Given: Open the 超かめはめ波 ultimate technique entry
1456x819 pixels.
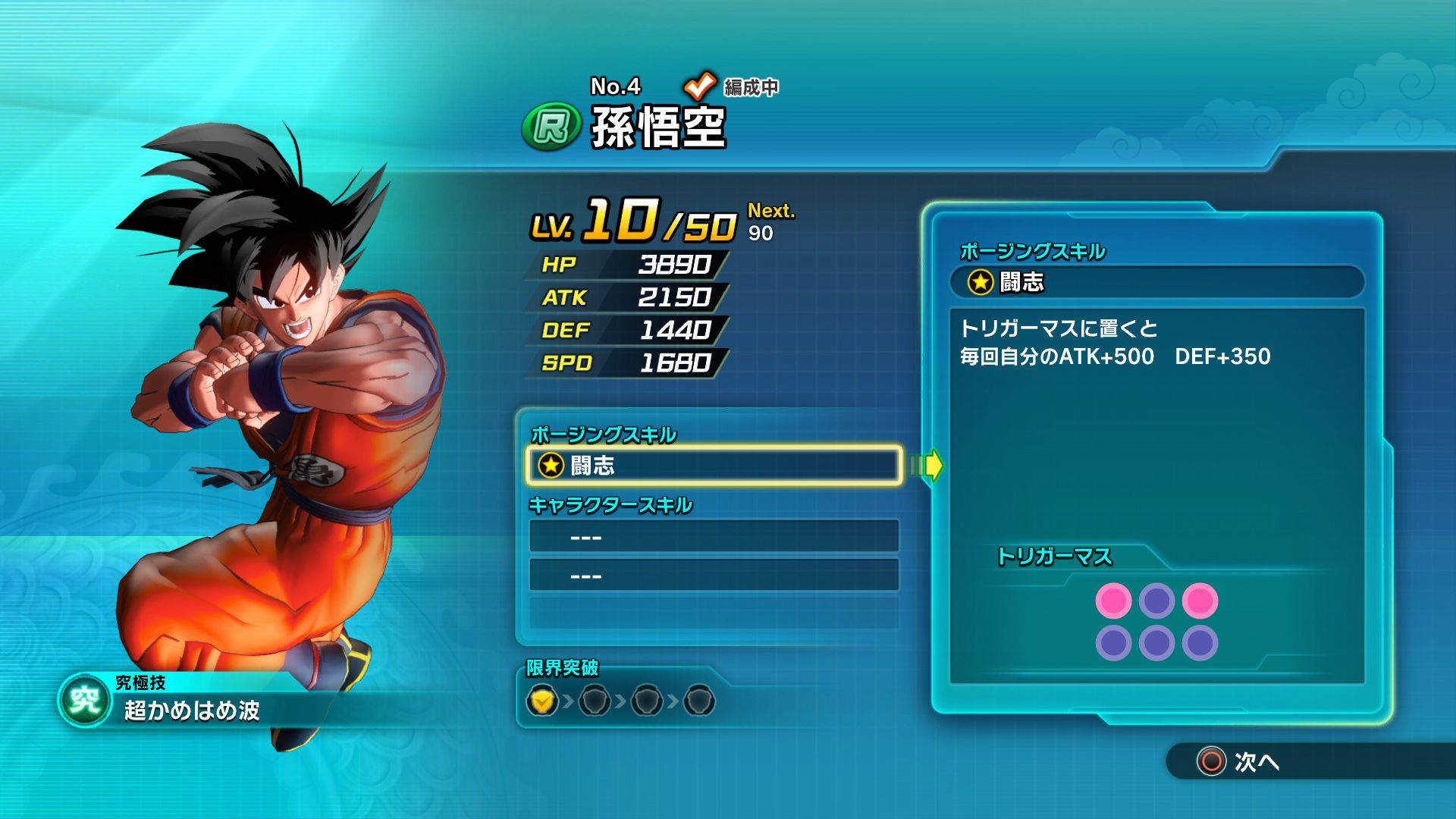Looking at the screenshot, I should coord(192,711).
